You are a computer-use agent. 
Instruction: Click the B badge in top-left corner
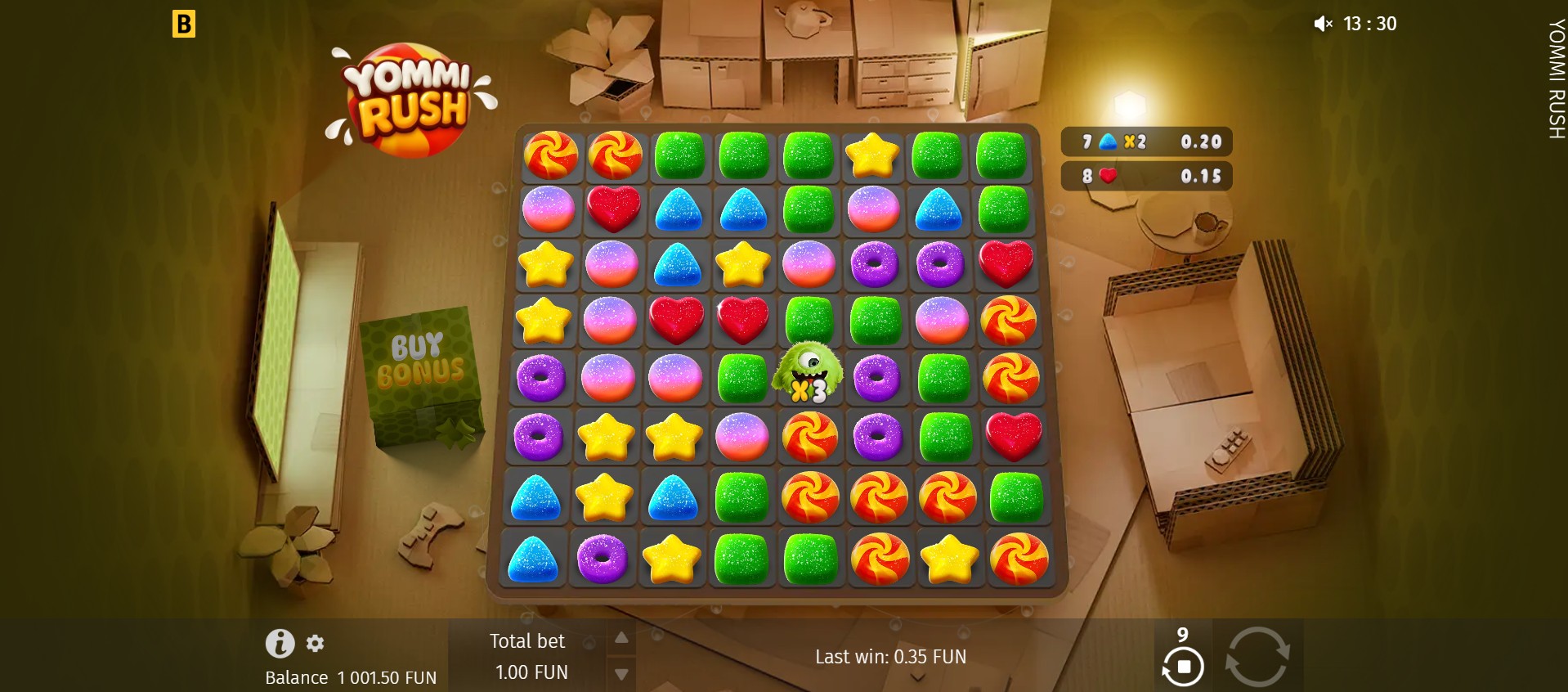point(186,24)
